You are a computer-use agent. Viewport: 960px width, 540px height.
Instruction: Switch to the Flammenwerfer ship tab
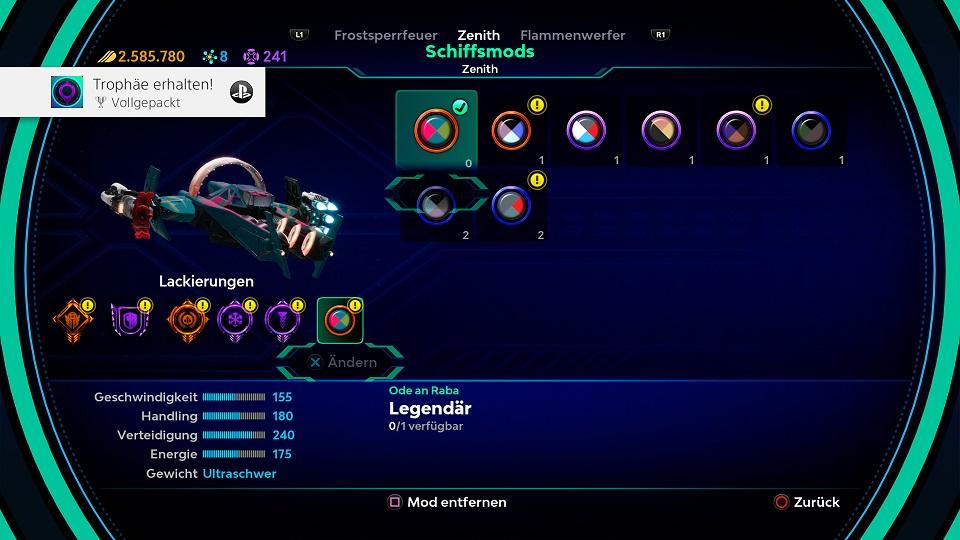(x=573, y=35)
